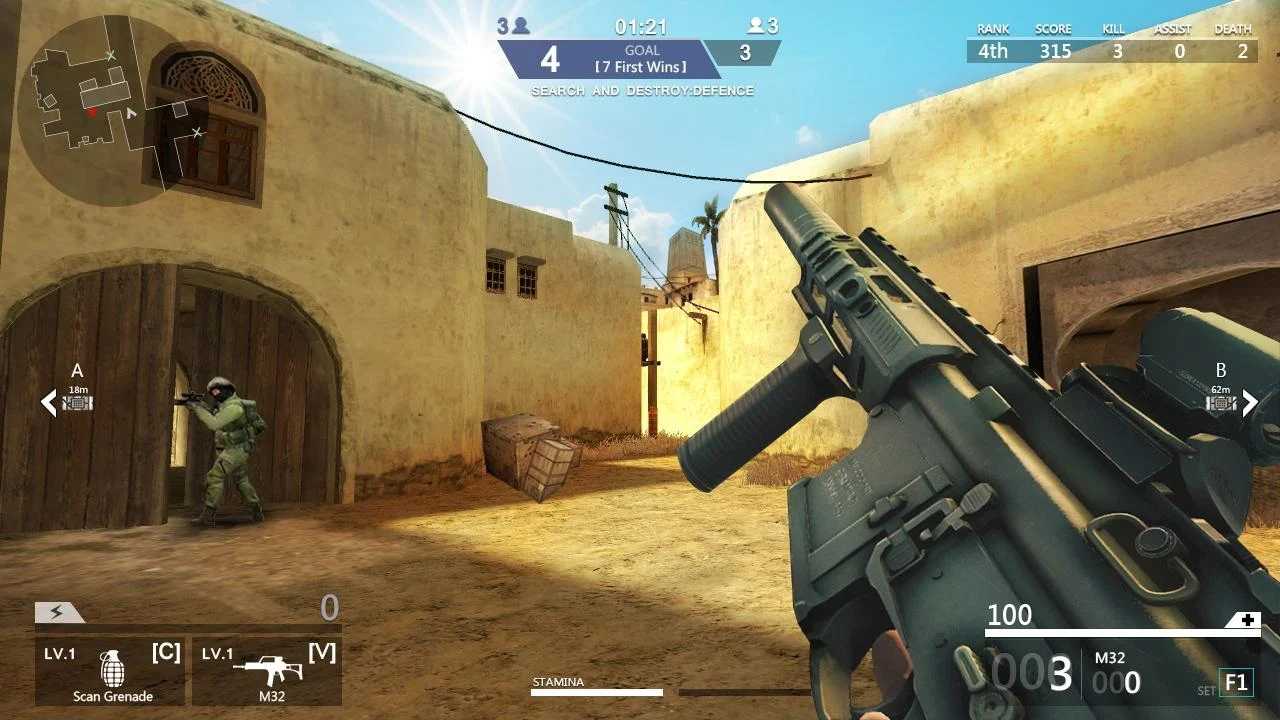Toggle the F1 weapon SET indicator
Image resolution: width=1280 pixels, height=720 pixels.
pos(1237,682)
